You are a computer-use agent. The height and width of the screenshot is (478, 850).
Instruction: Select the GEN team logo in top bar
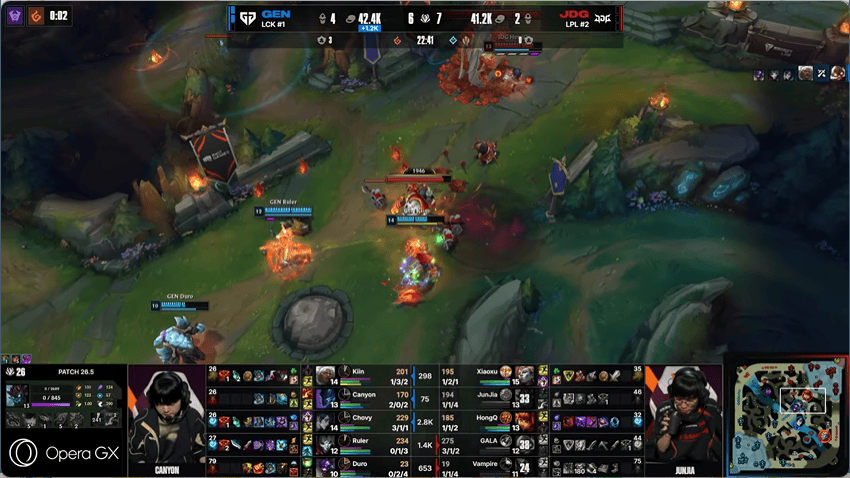pos(247,17)
